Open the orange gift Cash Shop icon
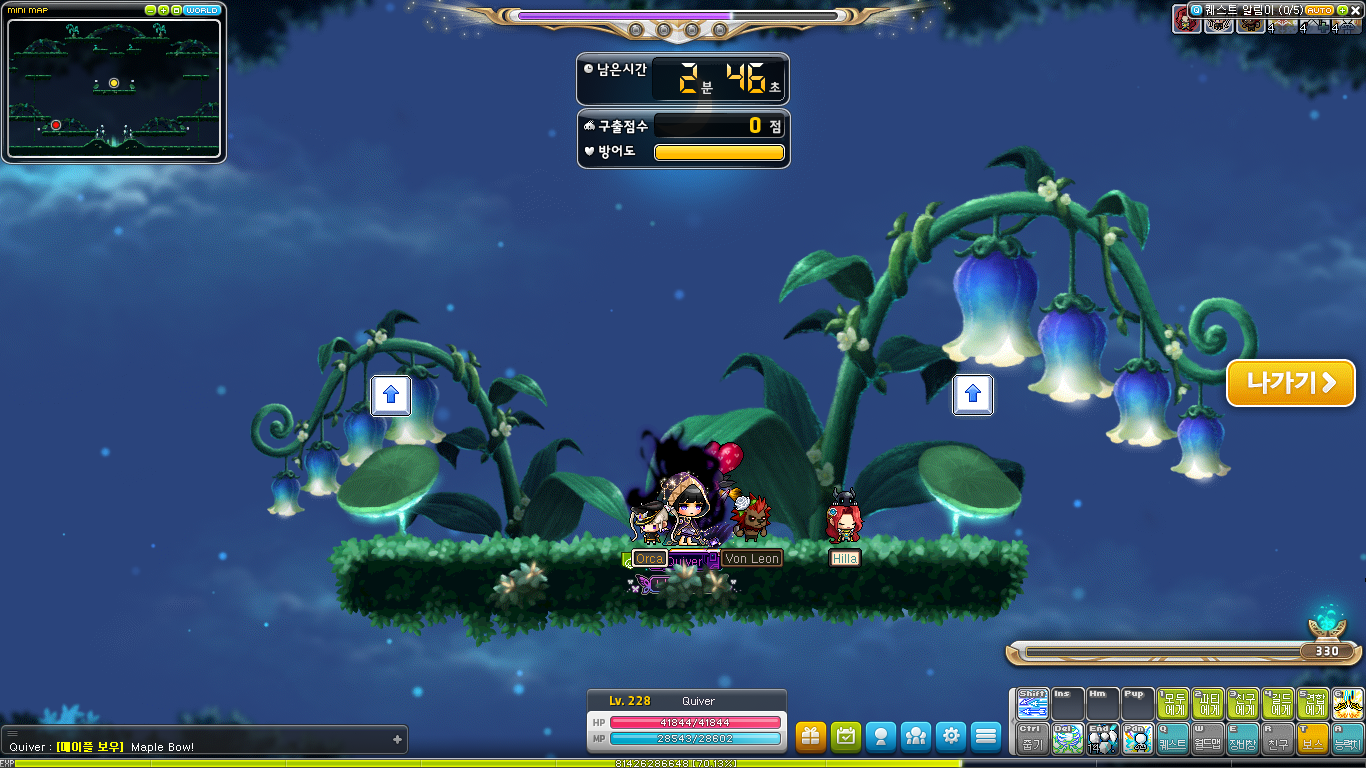The image size is (1366, 768). click(812, 736)
